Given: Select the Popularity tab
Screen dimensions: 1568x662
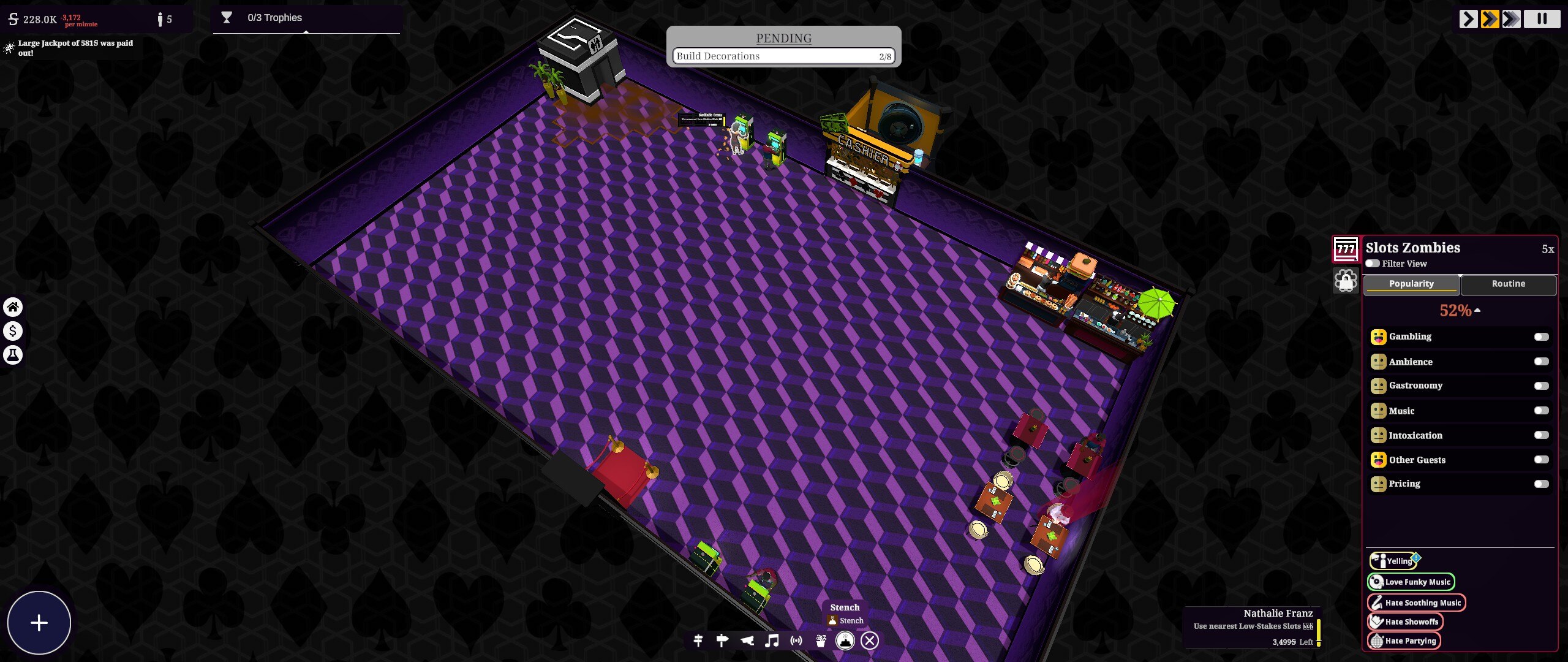Looking at the screenshot, I should [1411, 283].
